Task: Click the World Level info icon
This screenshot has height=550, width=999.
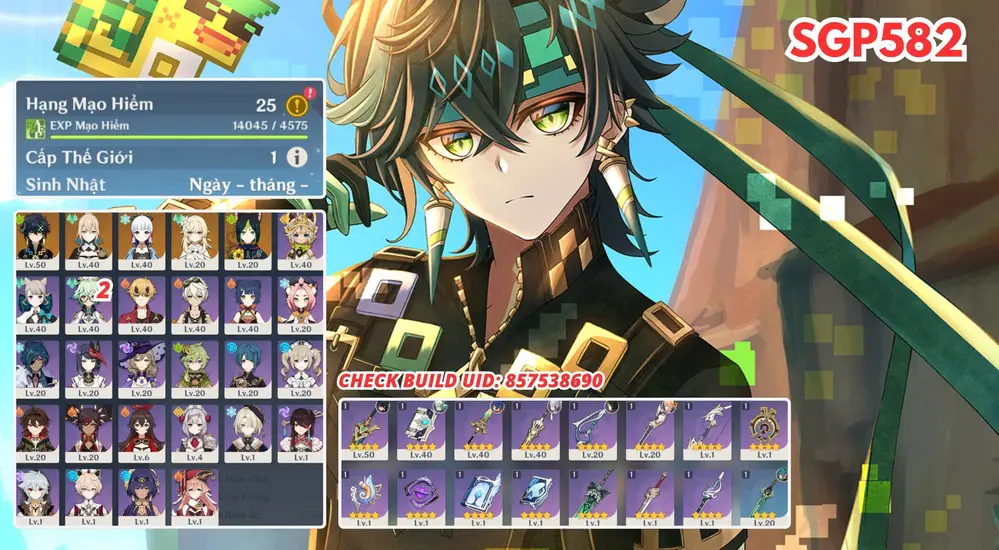Action: 296,157
